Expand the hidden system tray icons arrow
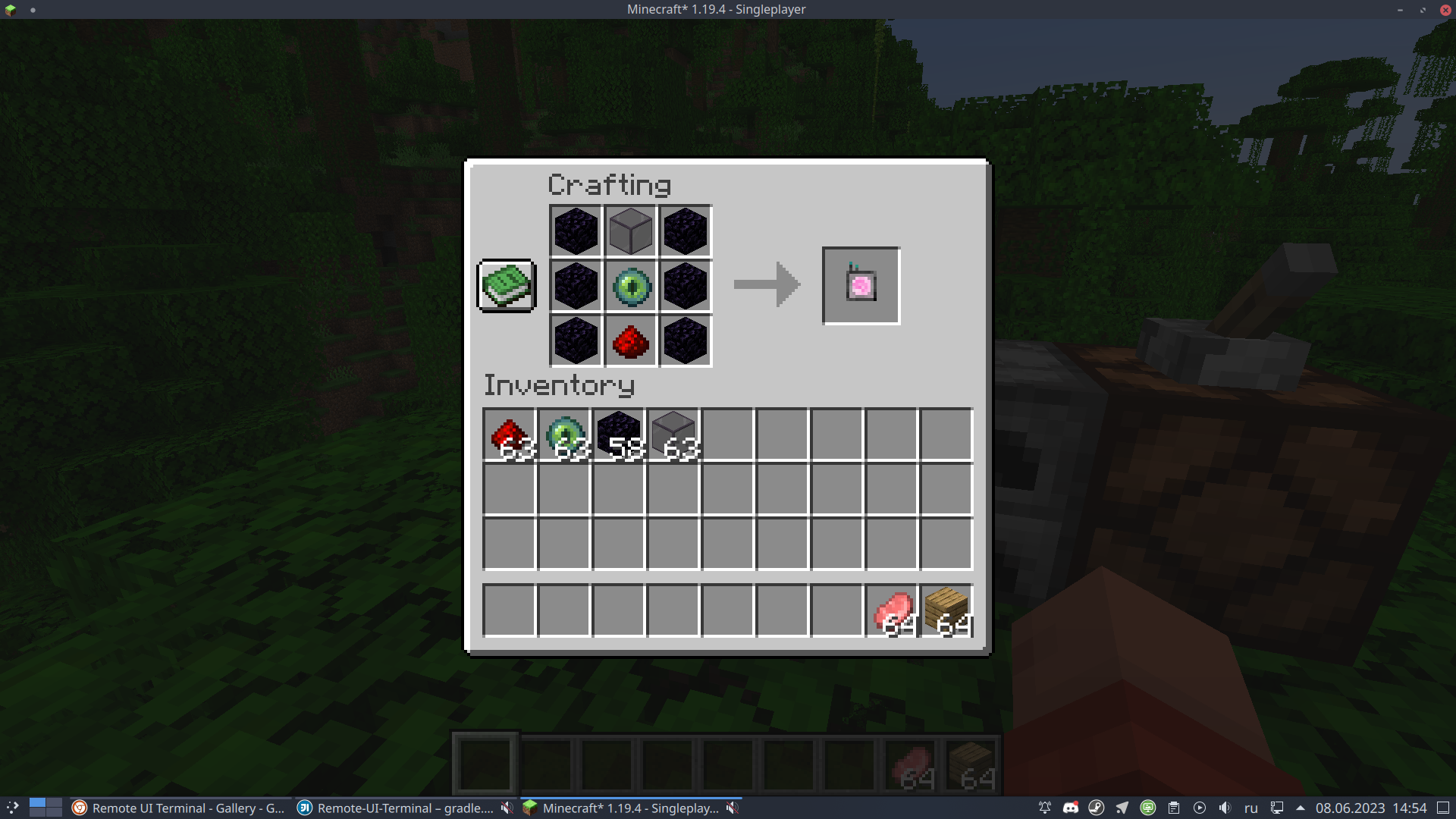1456x819 pixels. (1302, 808)
